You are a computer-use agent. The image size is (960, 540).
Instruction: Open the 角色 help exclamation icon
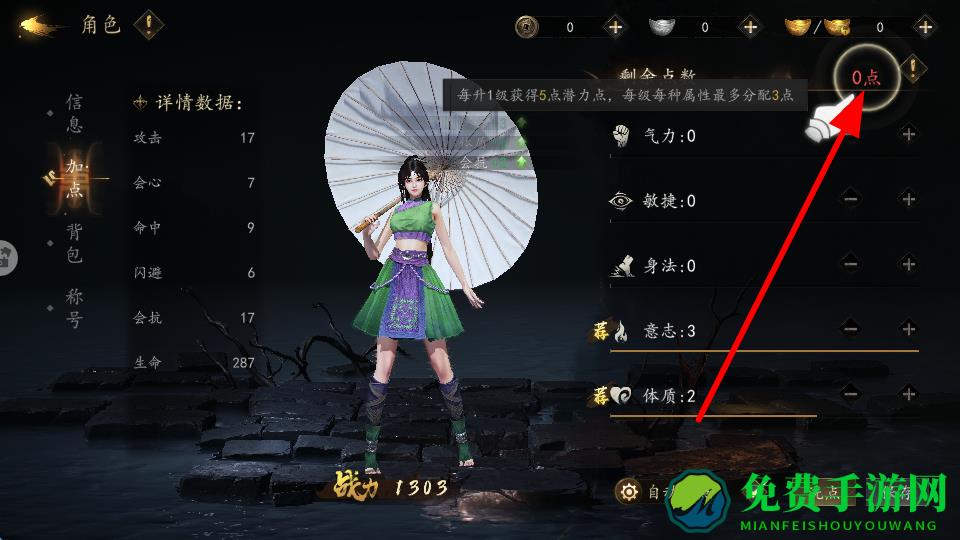149,23
